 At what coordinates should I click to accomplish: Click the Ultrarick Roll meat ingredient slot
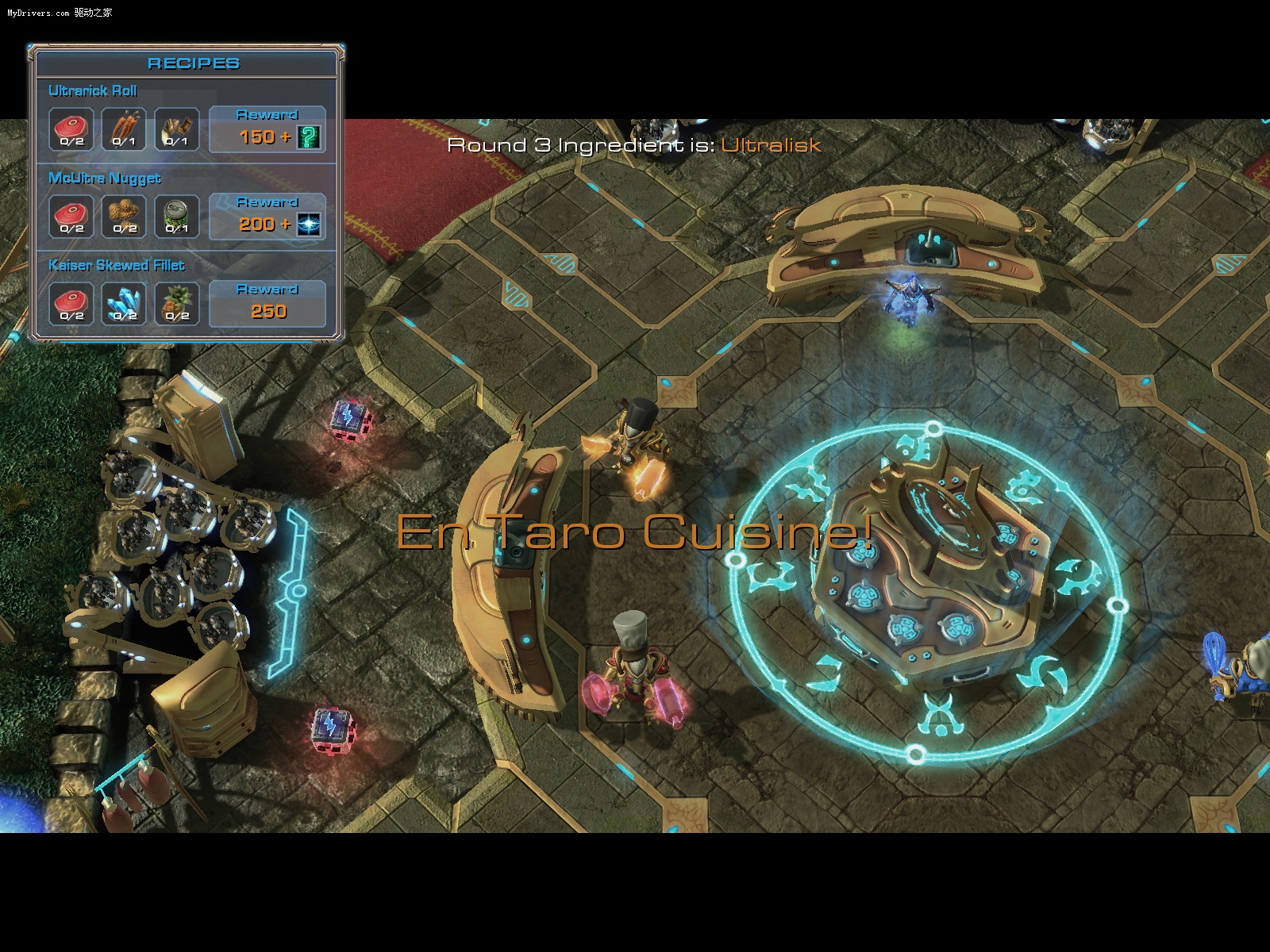click(x=71, y=129)
